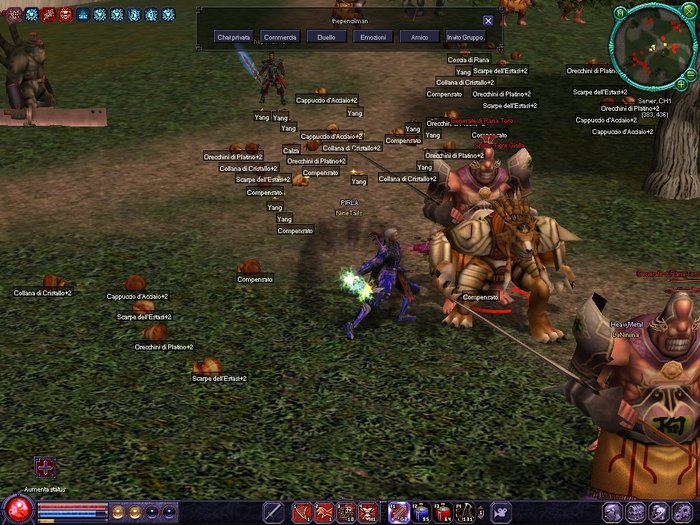Select the Aumenta status plus icon
This screenshot has height=525, width=700.
point(45,467)
